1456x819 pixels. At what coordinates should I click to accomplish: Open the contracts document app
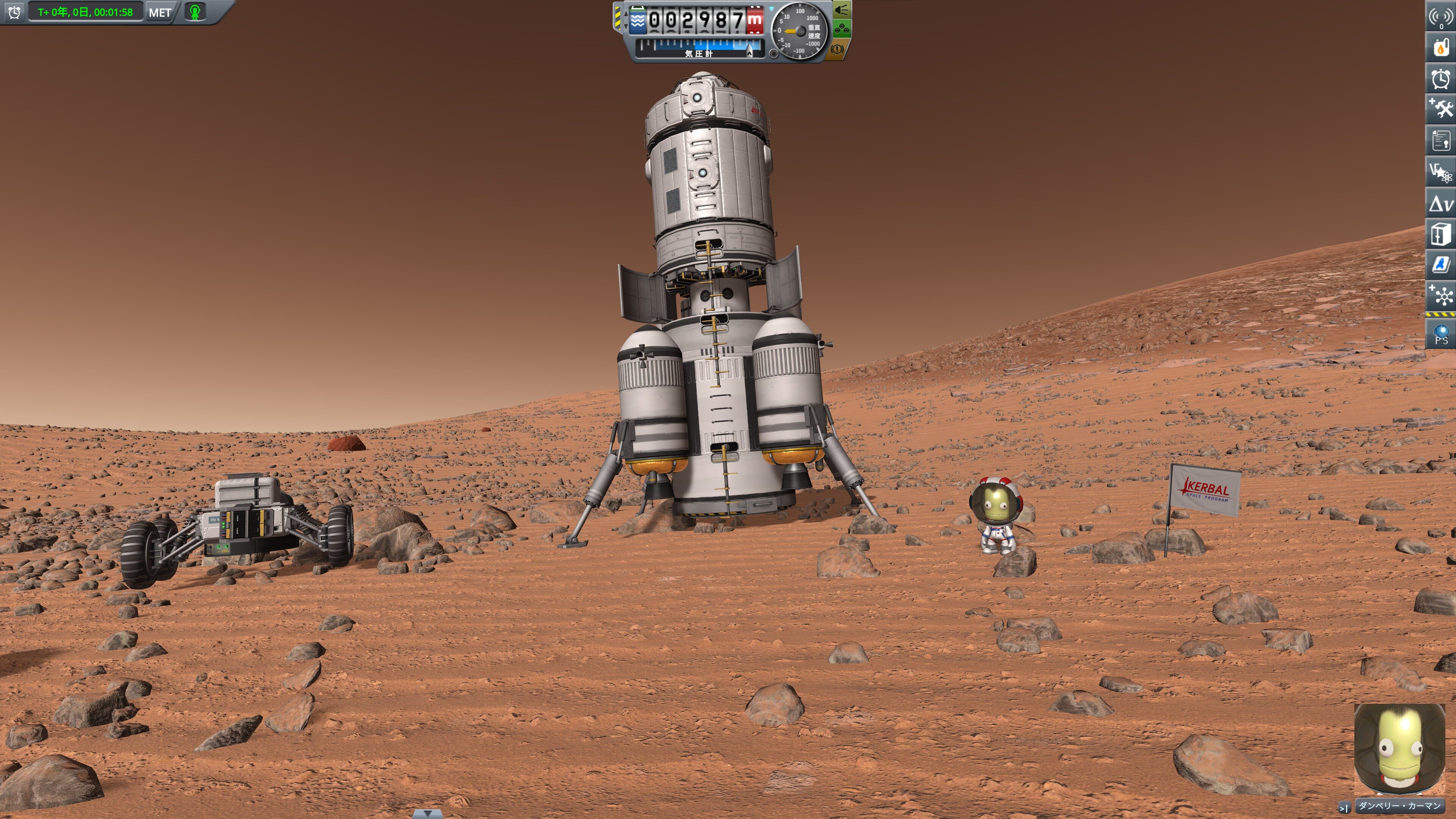pyautogui.click(x=1441, y=140)
